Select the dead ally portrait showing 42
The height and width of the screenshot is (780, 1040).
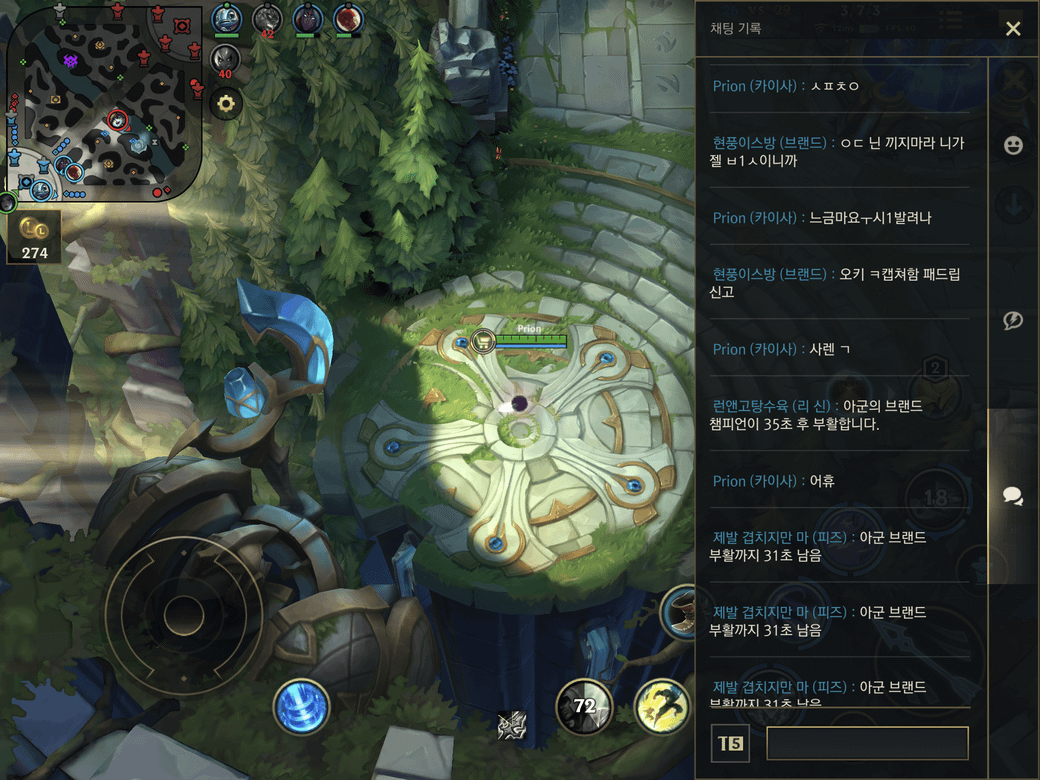(267, 18)
